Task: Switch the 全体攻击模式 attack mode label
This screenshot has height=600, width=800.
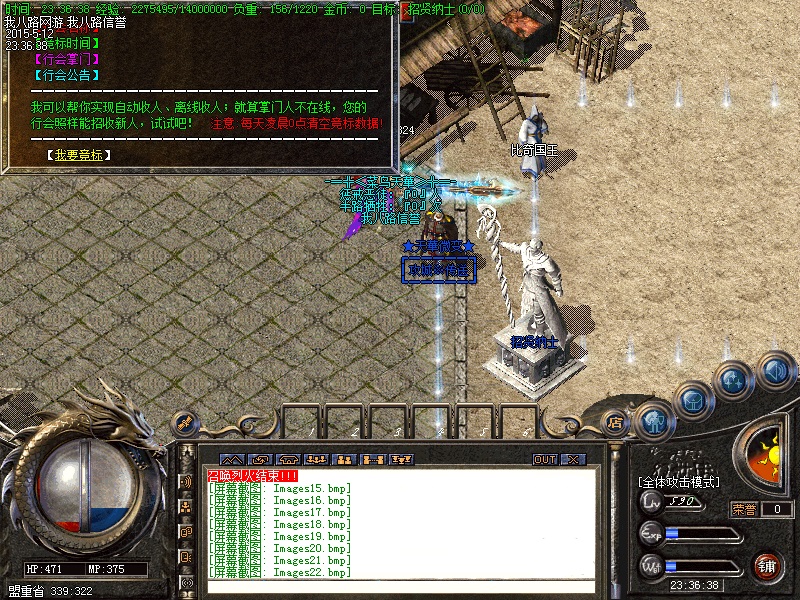Action: tap(680, 482)
